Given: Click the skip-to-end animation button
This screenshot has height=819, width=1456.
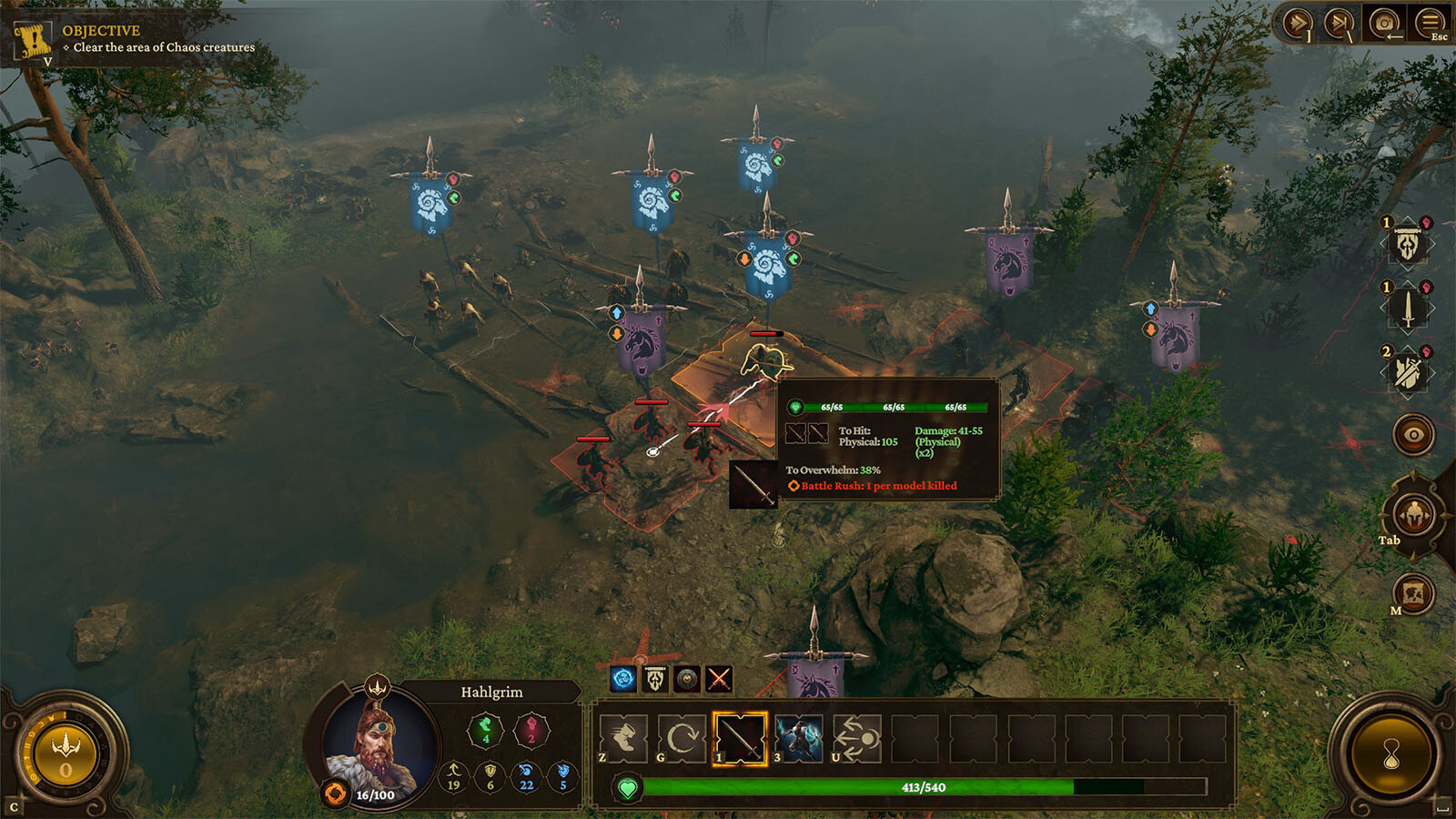Looking at the screenshot, I should (1340, 23).
